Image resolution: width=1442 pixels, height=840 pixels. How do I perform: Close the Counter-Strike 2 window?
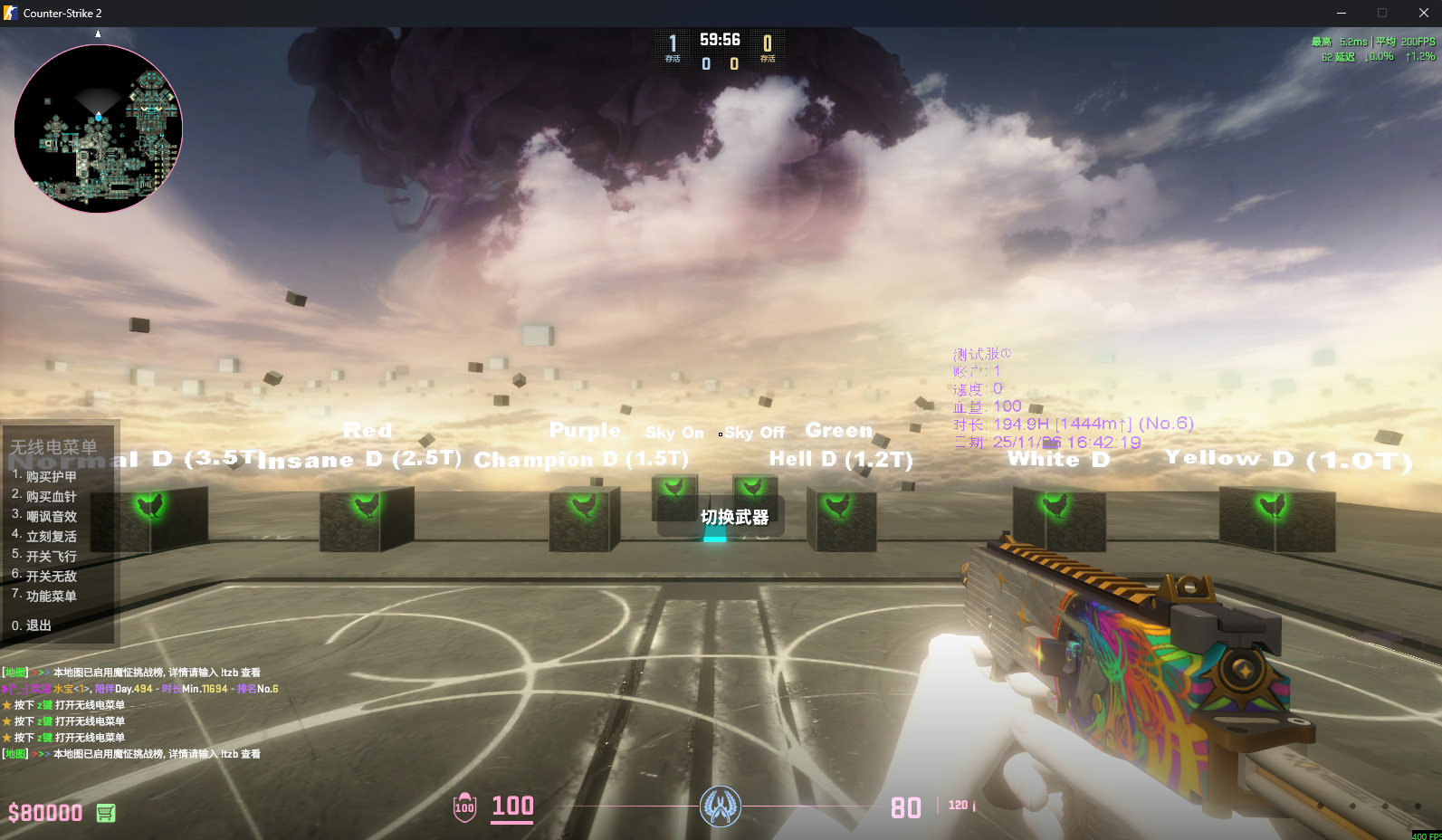1423,13
